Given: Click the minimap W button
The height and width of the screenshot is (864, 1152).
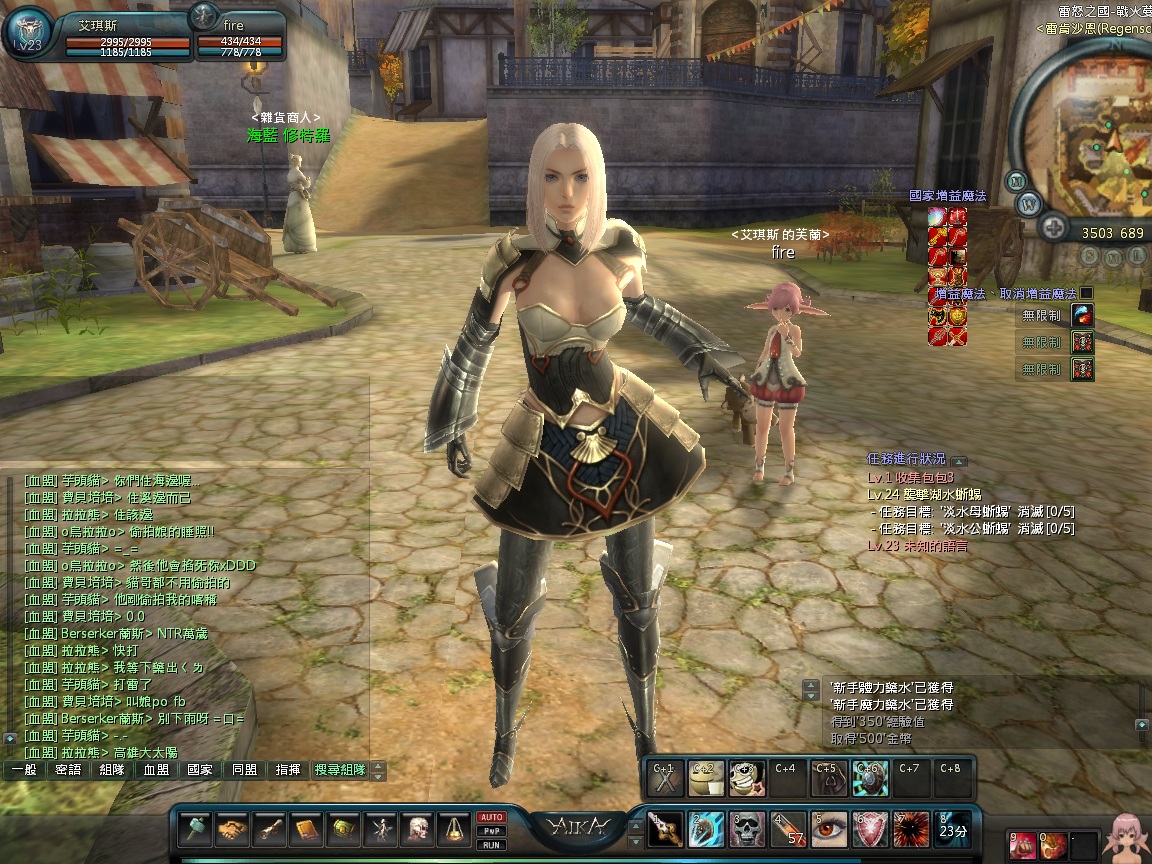Looking at the screenshot, I should coord(1029,204).
